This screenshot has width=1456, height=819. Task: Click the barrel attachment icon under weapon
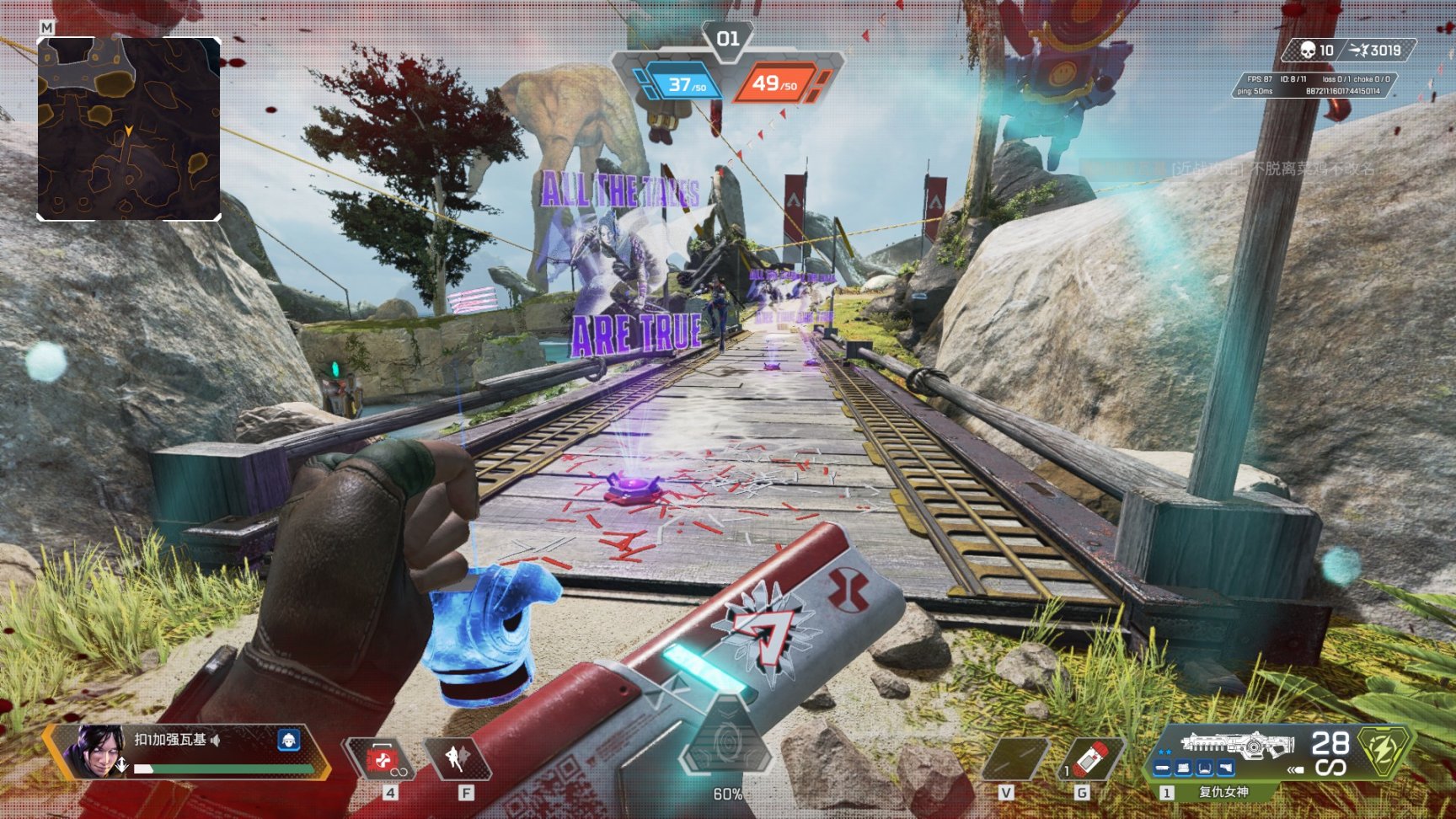click(x=1163, y=768)
